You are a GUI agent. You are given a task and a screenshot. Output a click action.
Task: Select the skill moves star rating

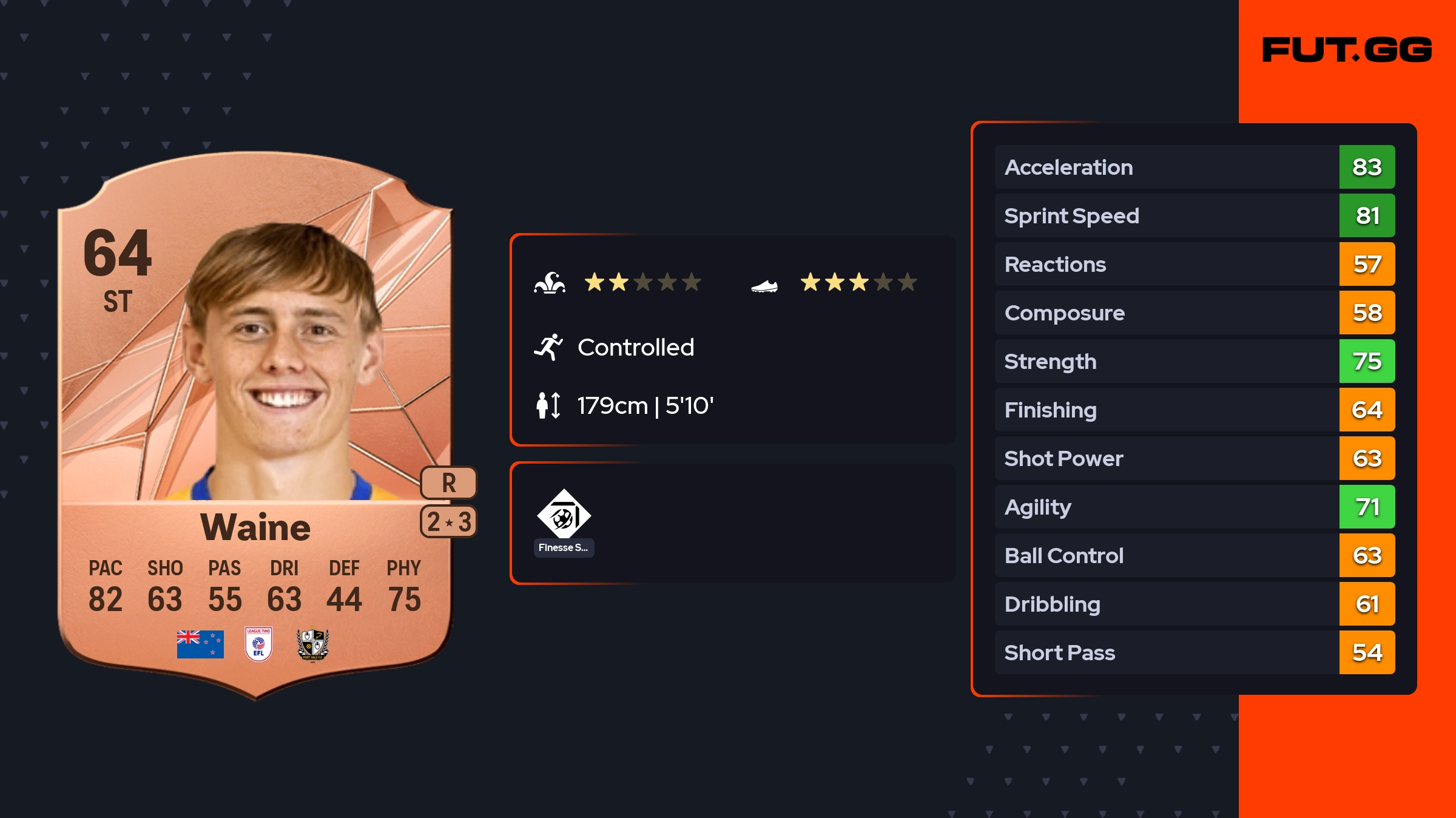642,282
